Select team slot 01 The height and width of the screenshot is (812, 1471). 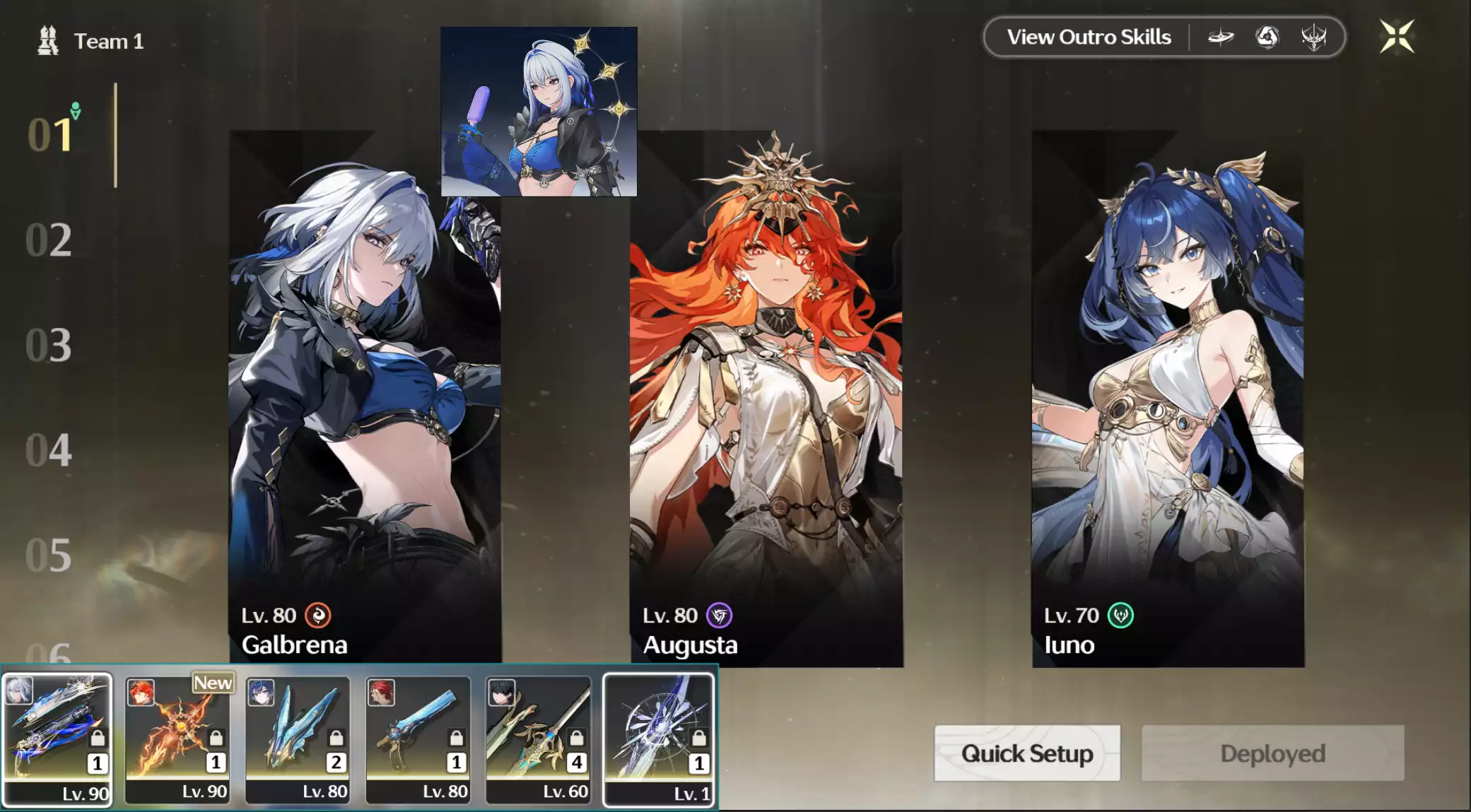[x=49, y=134]
